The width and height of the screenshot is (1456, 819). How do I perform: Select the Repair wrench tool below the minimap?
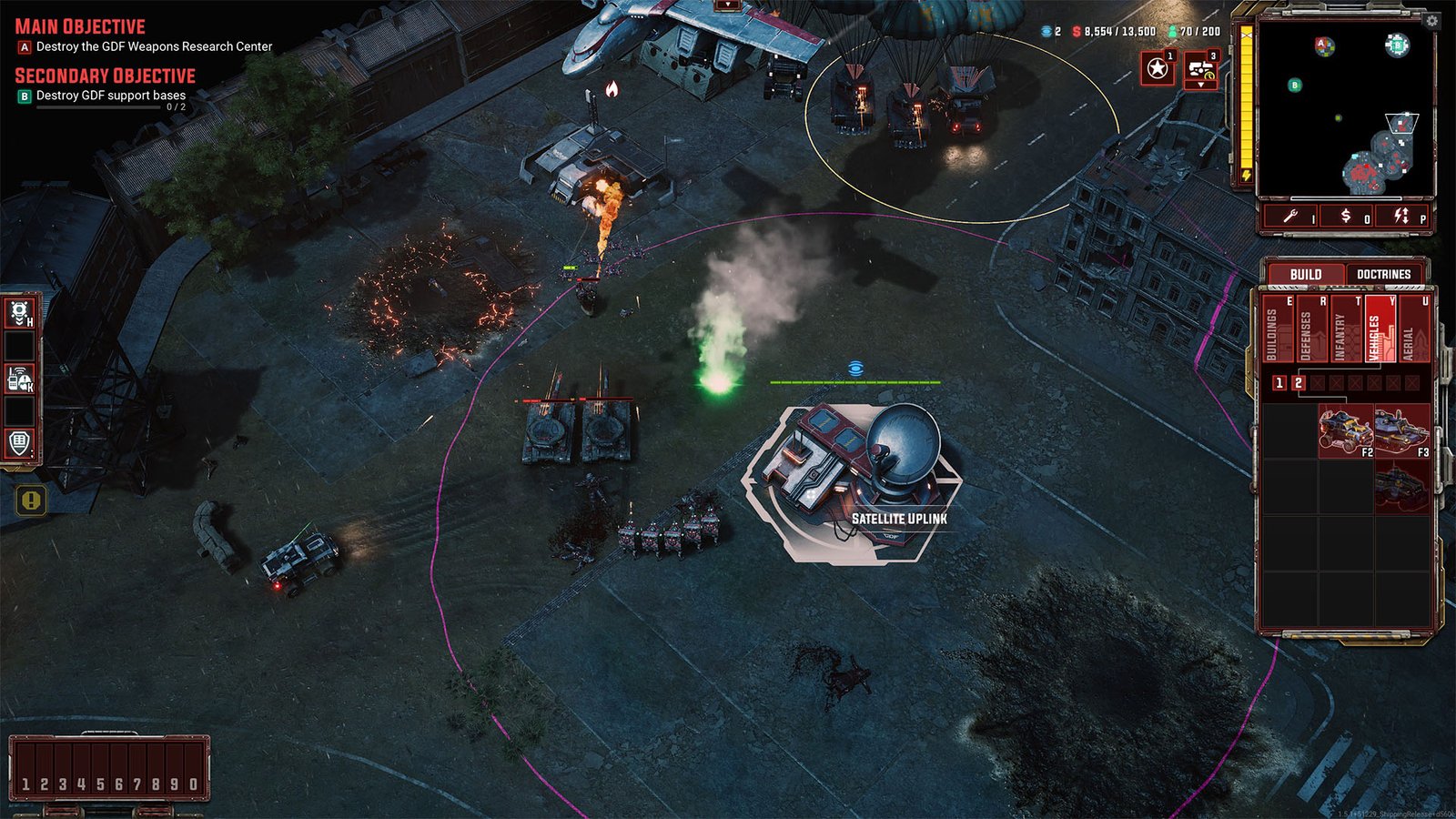point(1291,216)
